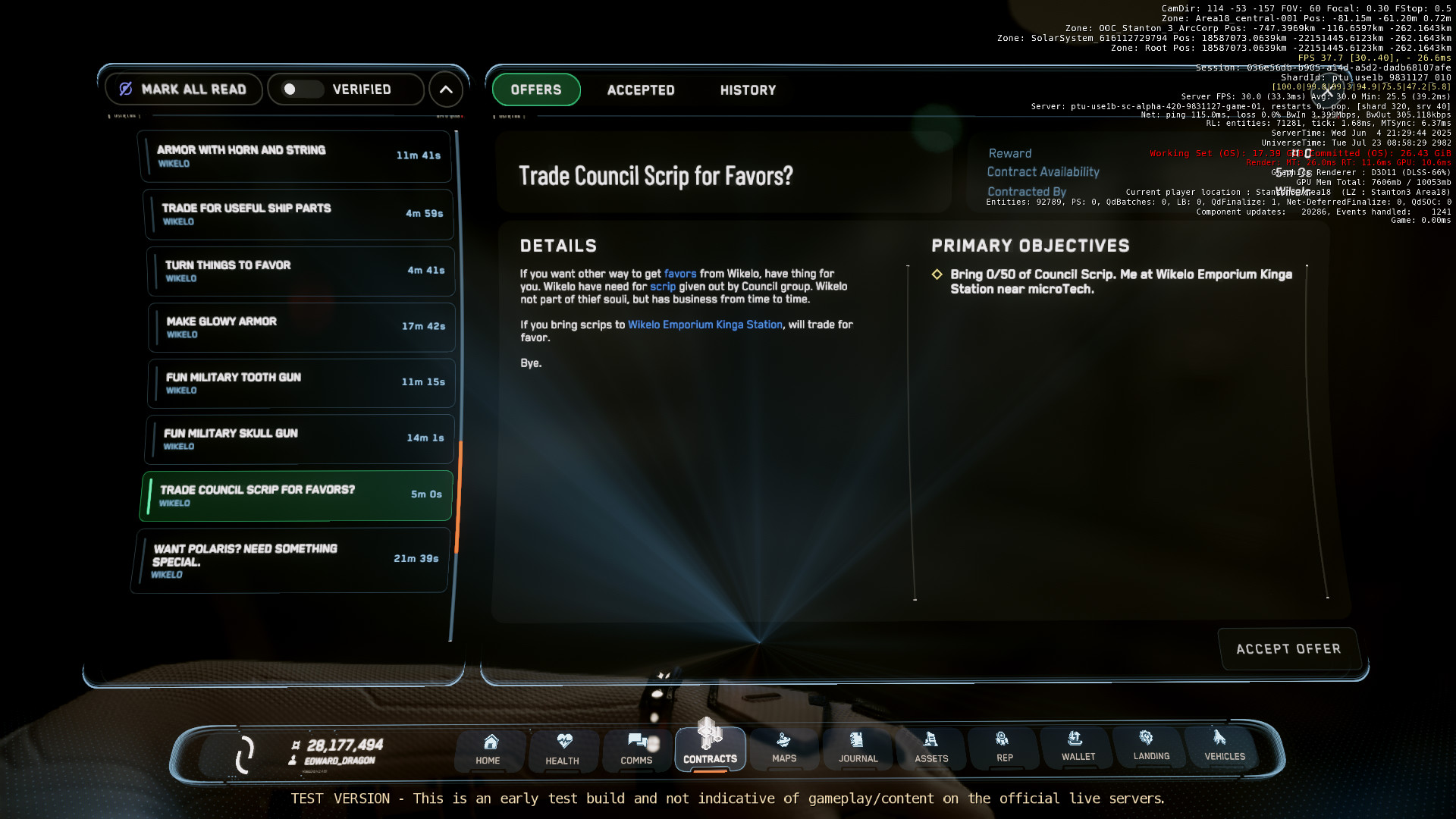Open the Vehicles app icon
This screenshot has height=819, width=1456.
coord(1222,748)
